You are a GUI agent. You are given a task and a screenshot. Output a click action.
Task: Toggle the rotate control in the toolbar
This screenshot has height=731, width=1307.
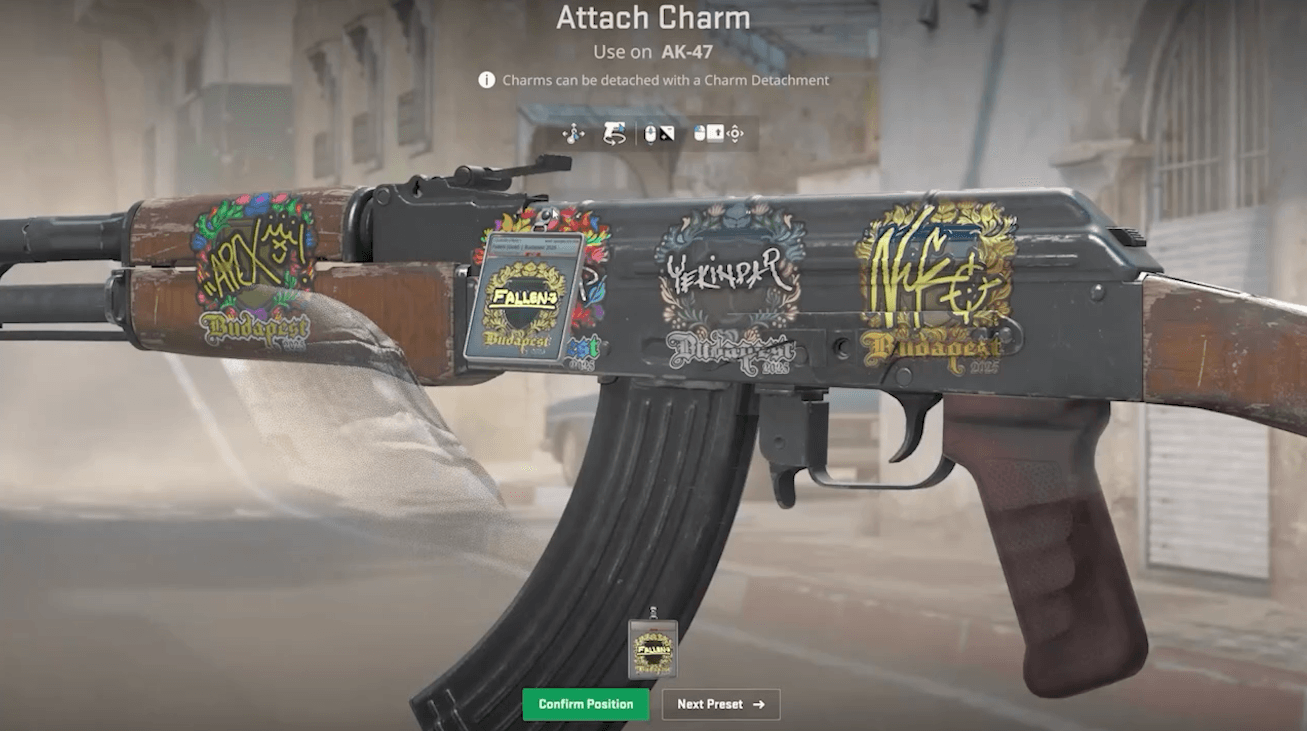click(x=613, y=133)
